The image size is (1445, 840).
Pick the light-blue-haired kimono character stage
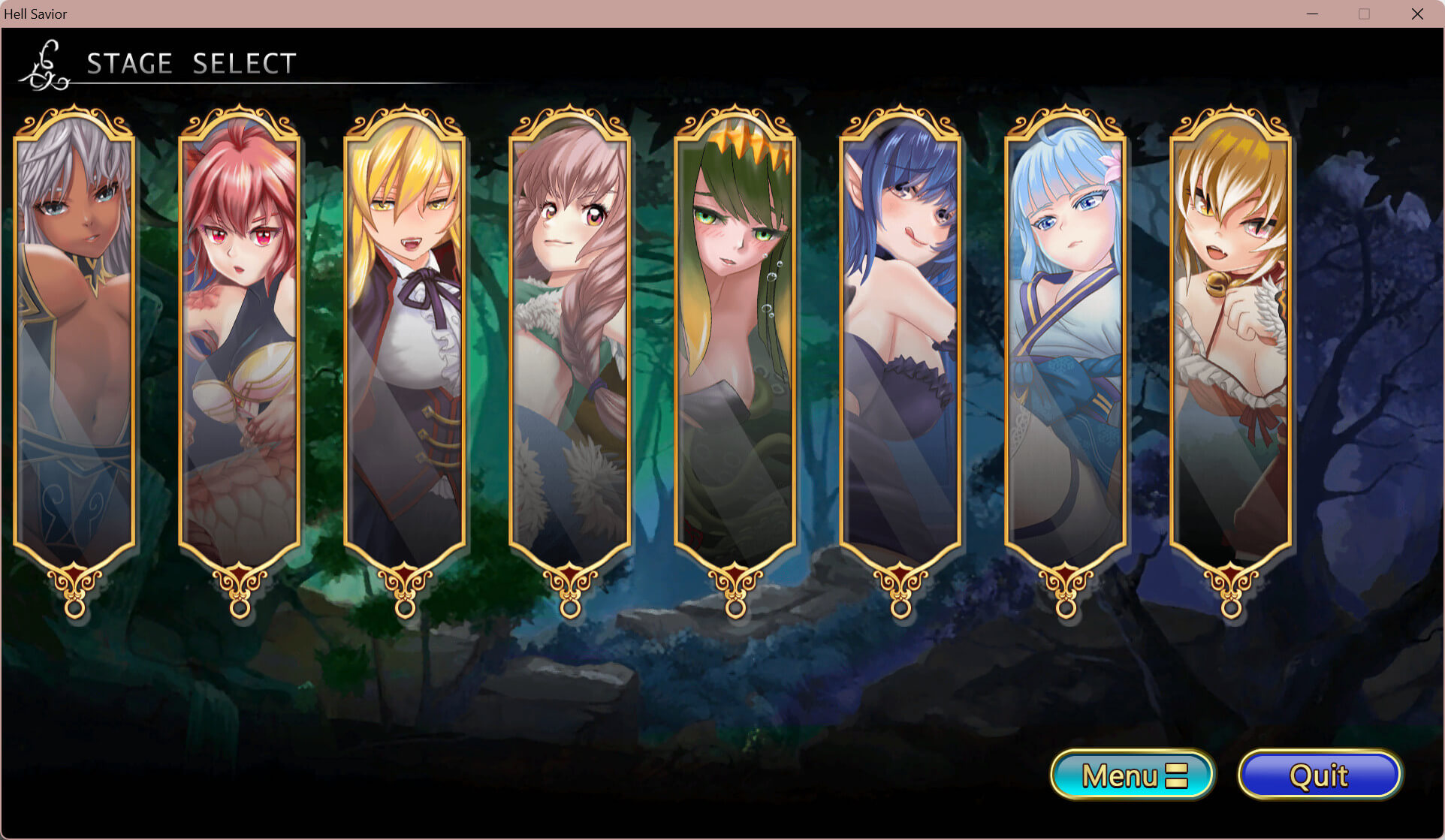coord(1066,338)
